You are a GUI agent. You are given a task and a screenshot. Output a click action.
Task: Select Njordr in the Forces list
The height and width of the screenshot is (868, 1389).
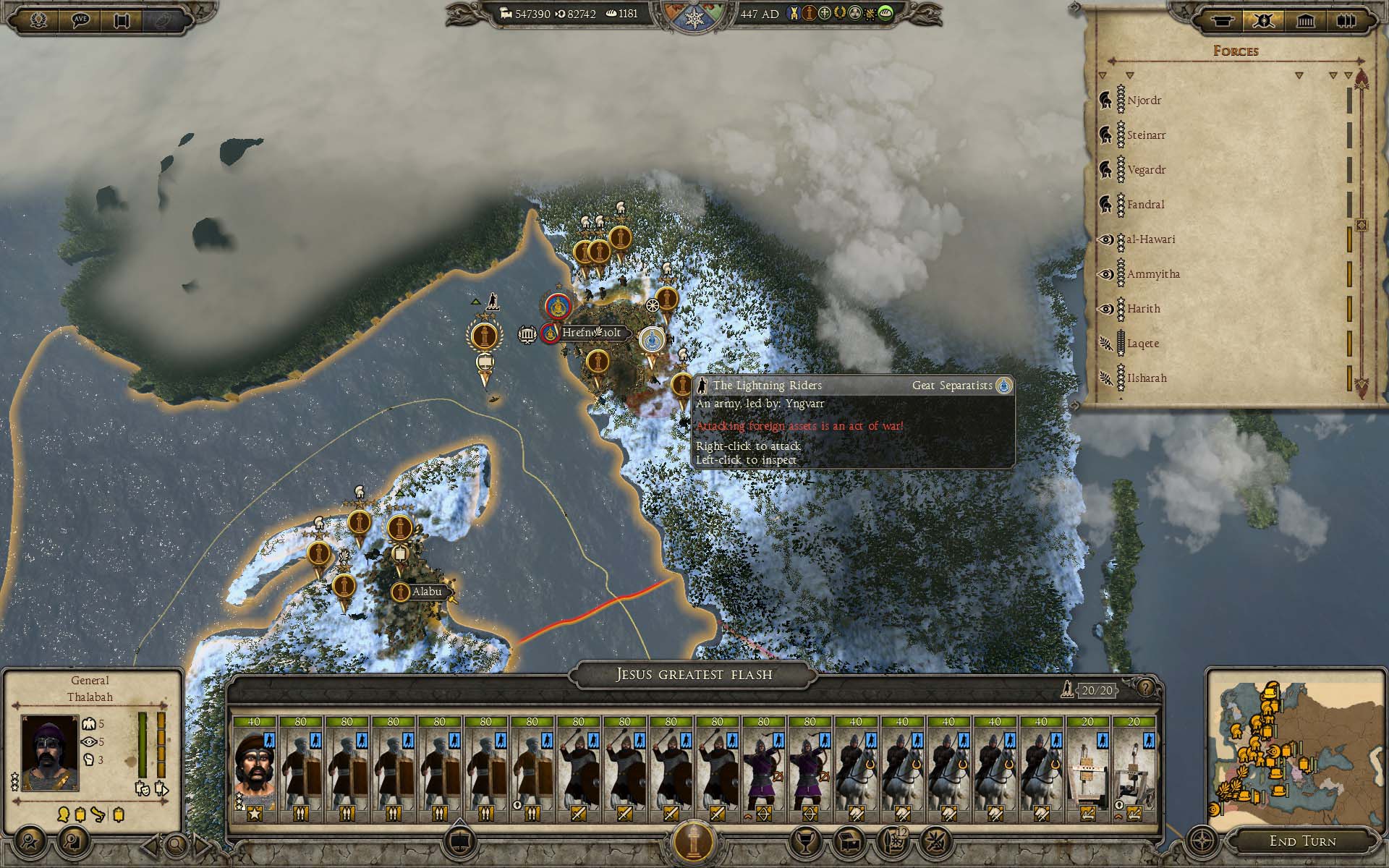[x=1144, y=101]
